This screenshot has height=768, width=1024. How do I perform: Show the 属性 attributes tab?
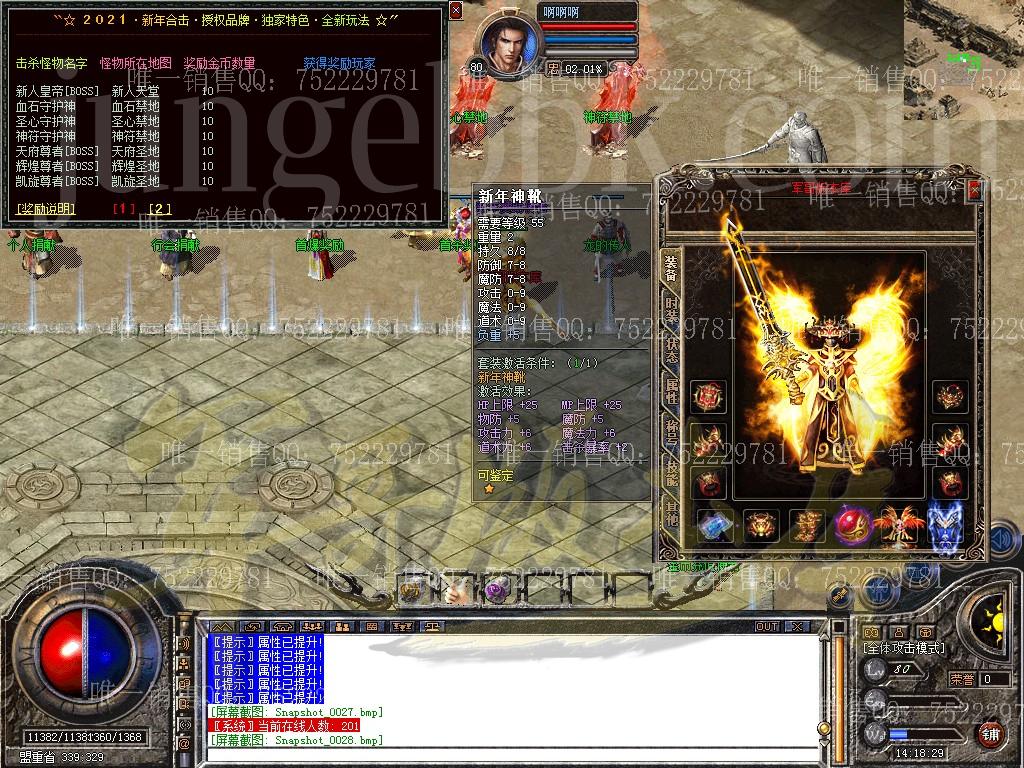(x=671, y=391)
